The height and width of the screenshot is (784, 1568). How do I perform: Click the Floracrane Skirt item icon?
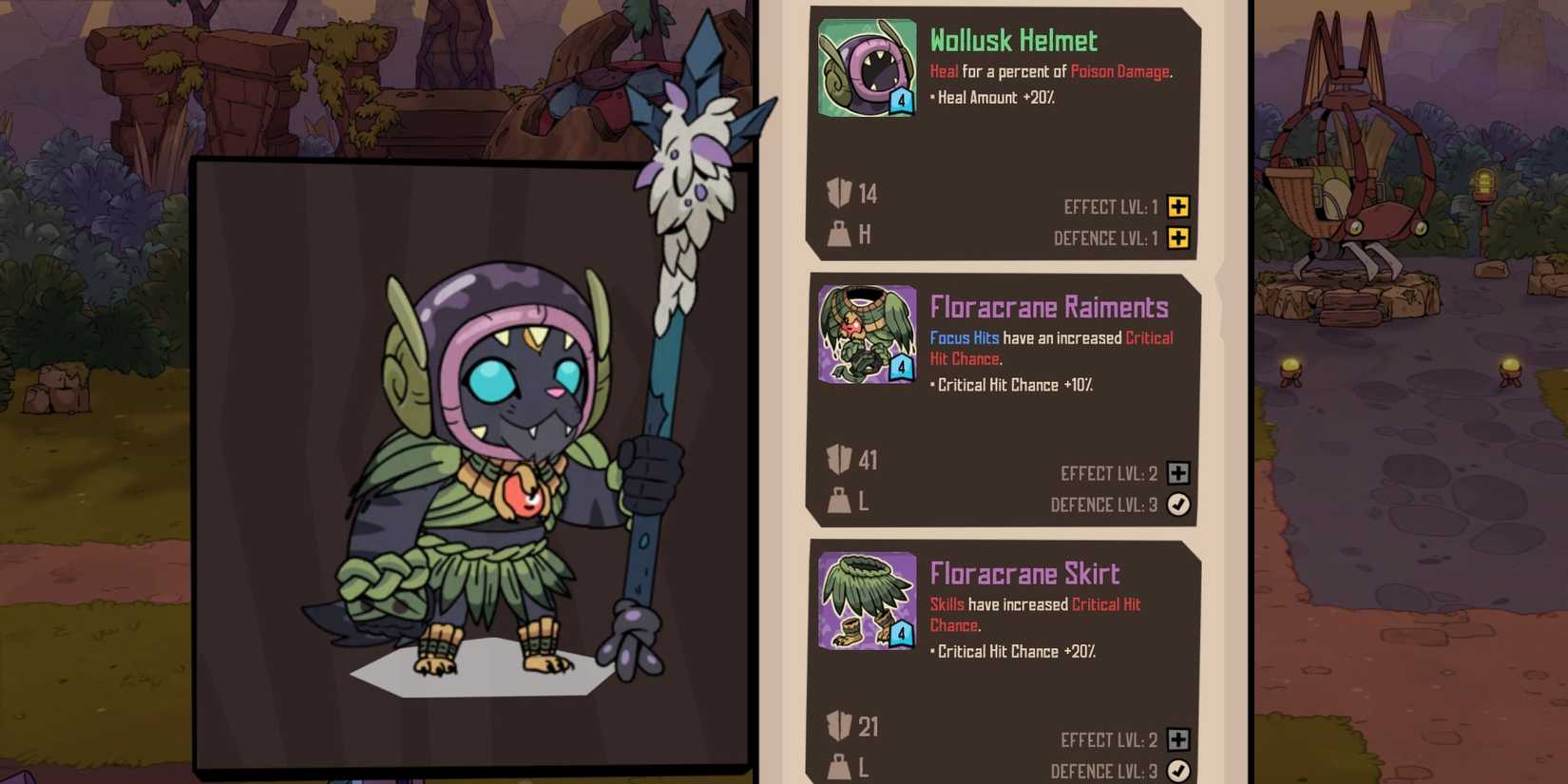[866, 598]
